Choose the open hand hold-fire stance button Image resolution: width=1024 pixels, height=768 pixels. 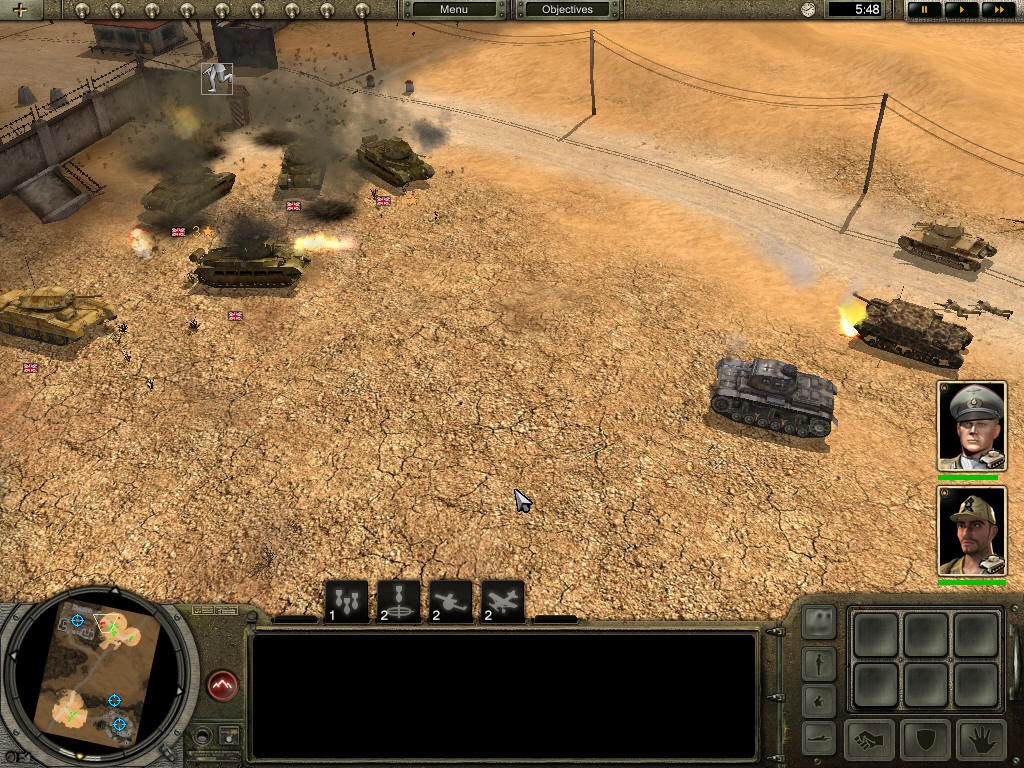click(x=981, y=741)
